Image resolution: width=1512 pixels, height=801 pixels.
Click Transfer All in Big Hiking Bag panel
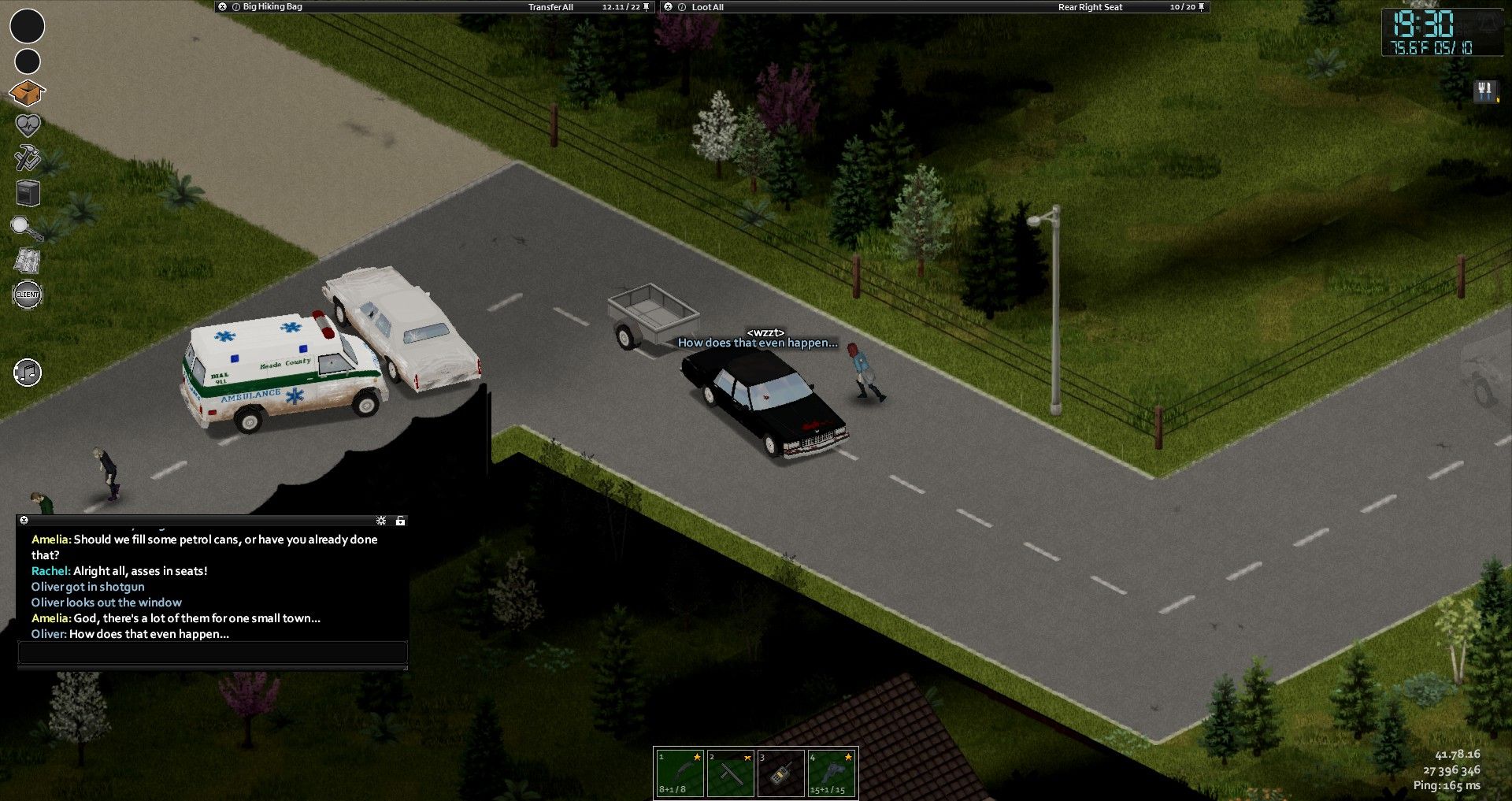[x=550, y=7]
